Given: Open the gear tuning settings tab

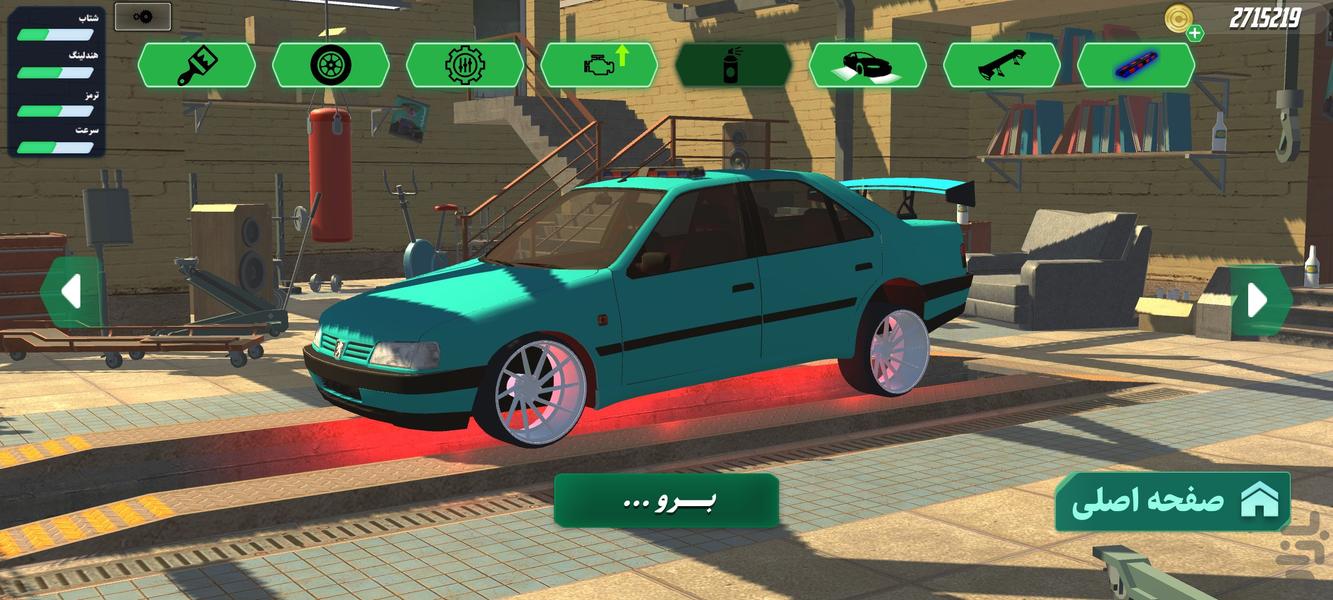Looking at the screenshot, I should coord(464,65).
